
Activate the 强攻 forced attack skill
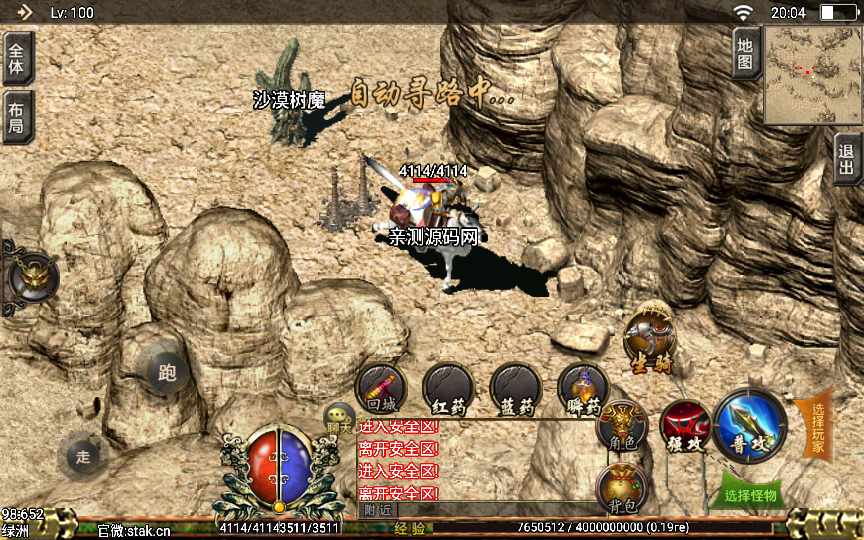click(684, 425)
